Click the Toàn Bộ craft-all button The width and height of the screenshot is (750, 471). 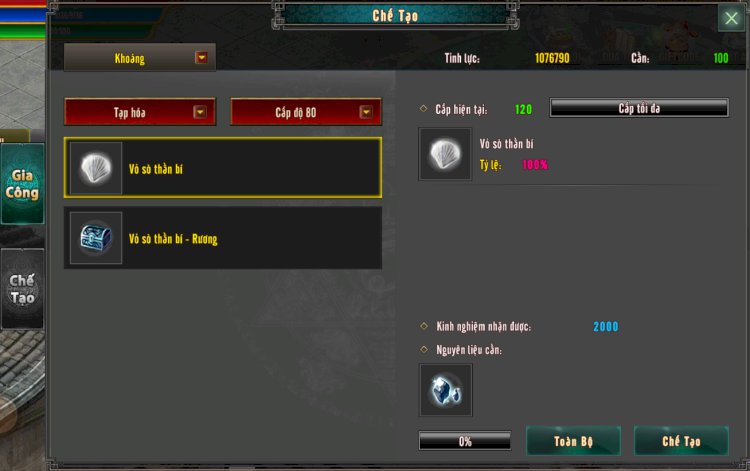[573, 441]
